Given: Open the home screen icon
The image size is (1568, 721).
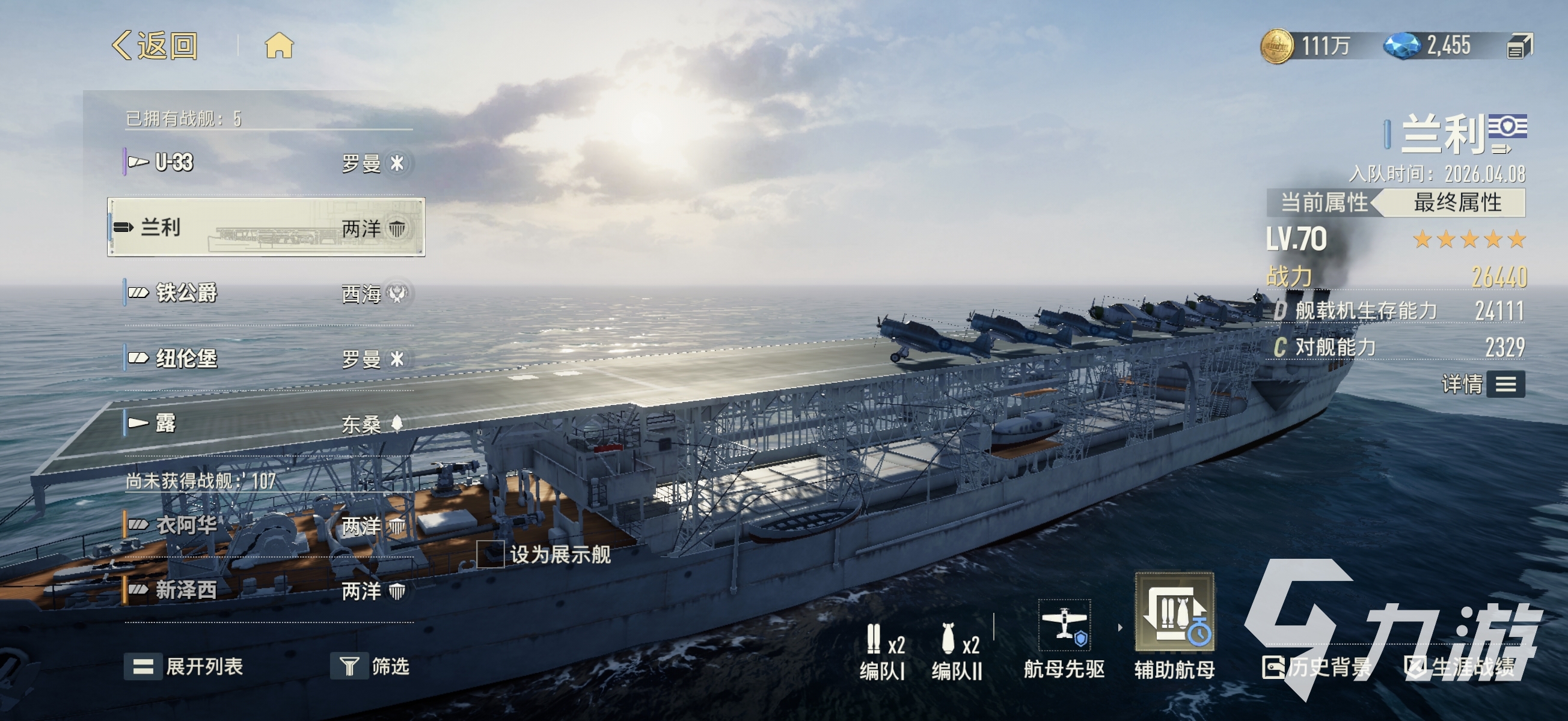Looking at the screenshot, I should click(x=279, y=46).
